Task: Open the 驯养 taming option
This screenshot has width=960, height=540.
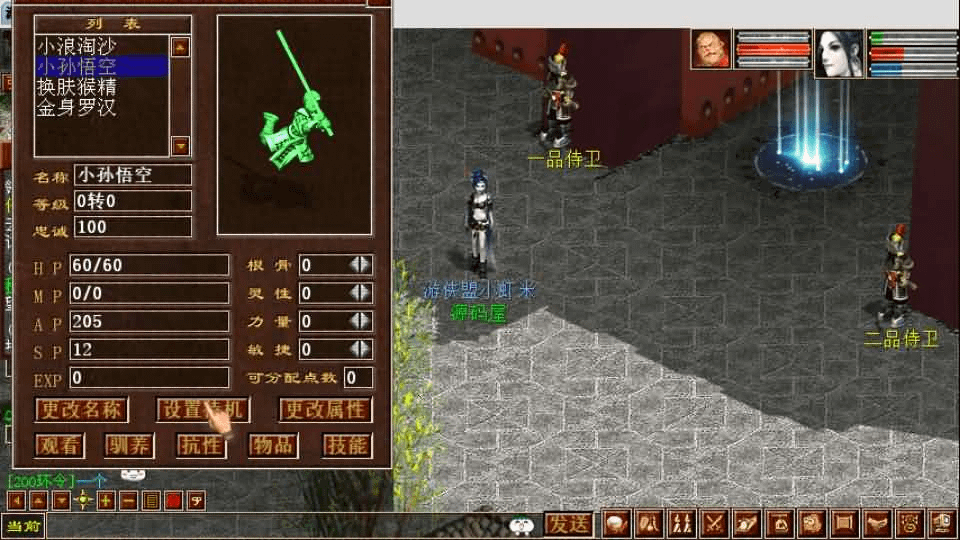Action: pyautogui.click(x=129, y=445)
